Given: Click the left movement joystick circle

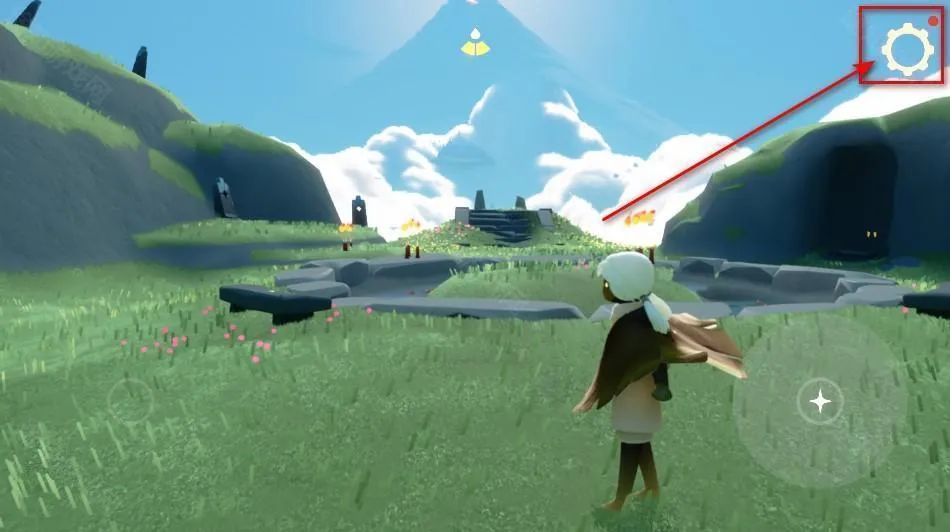Looking at the screenshot, I should point(131,401).
